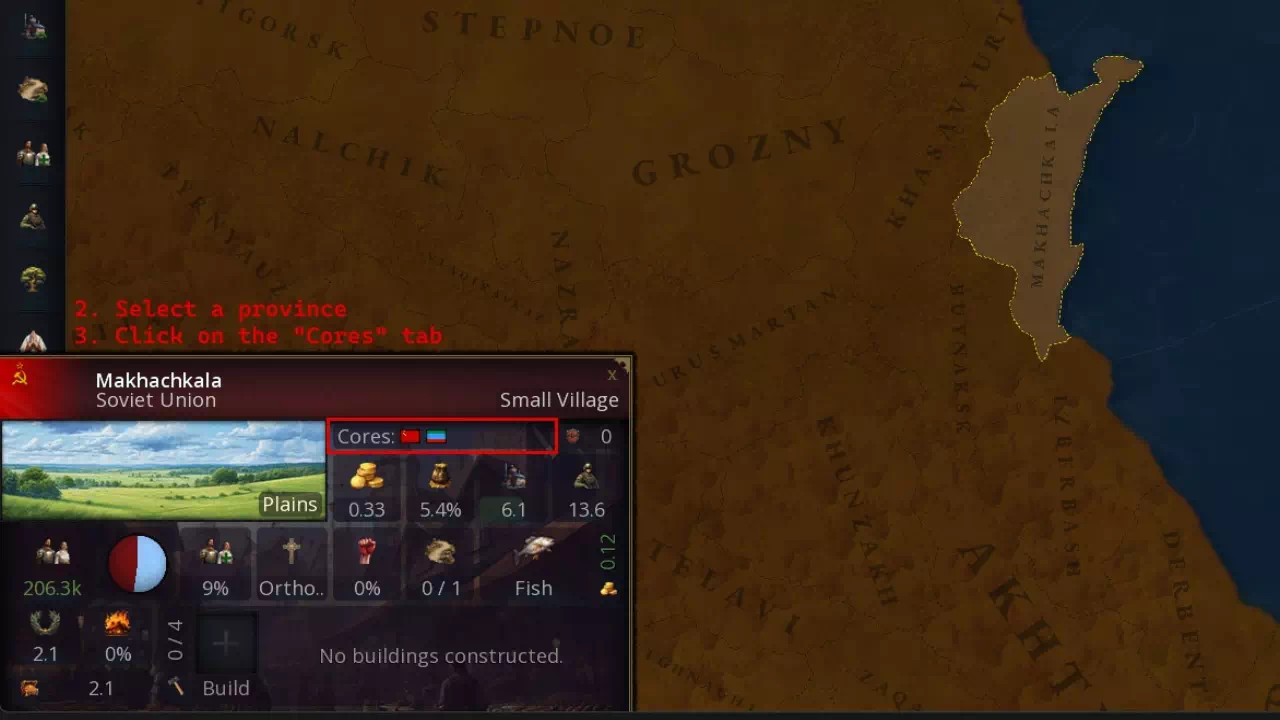This screenshot has width=1280, height=720.
Task: Click the flame devastation icon
Action: point(118,625)
